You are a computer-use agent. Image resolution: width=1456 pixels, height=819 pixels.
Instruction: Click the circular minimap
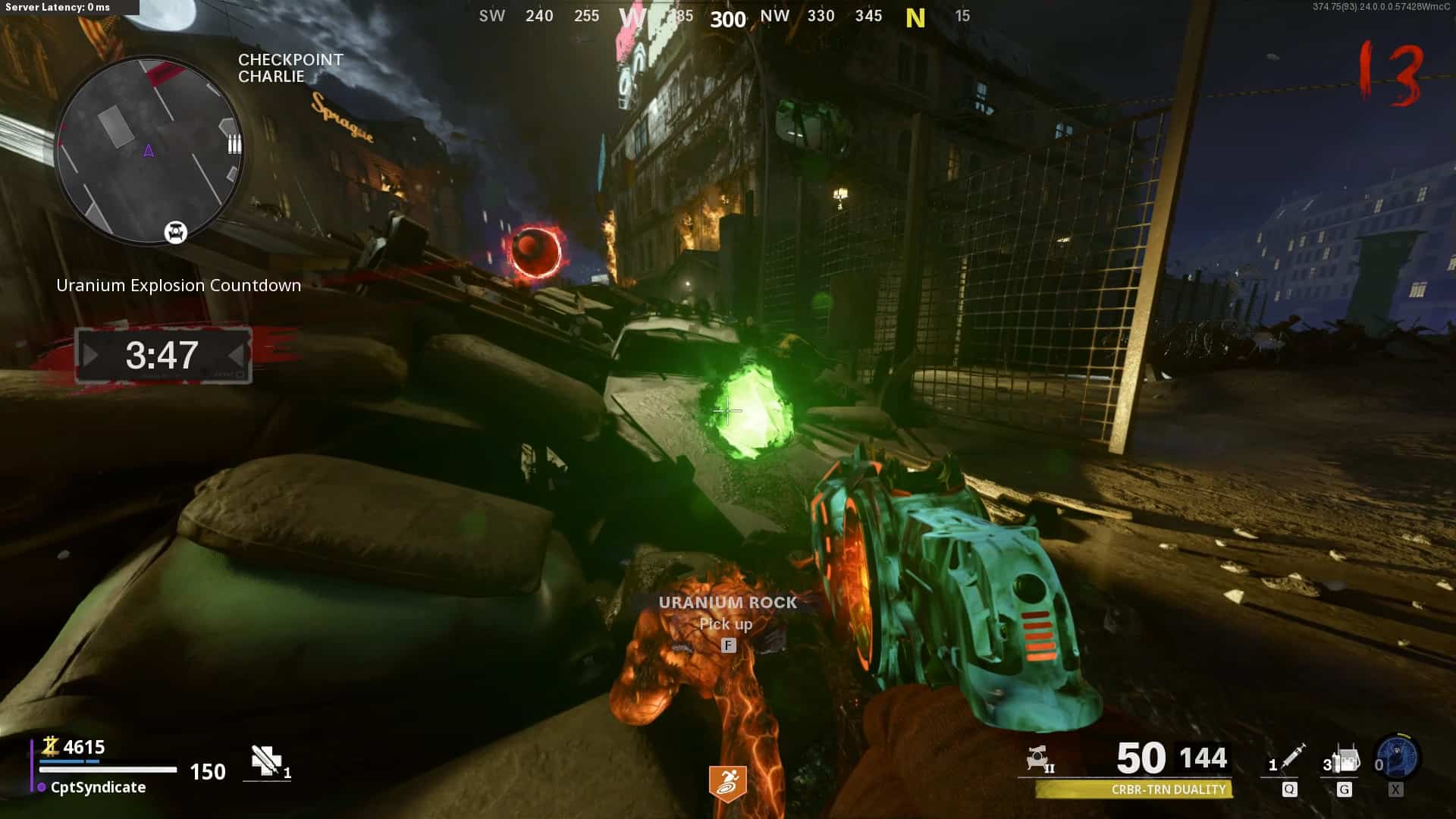(149, 150)
